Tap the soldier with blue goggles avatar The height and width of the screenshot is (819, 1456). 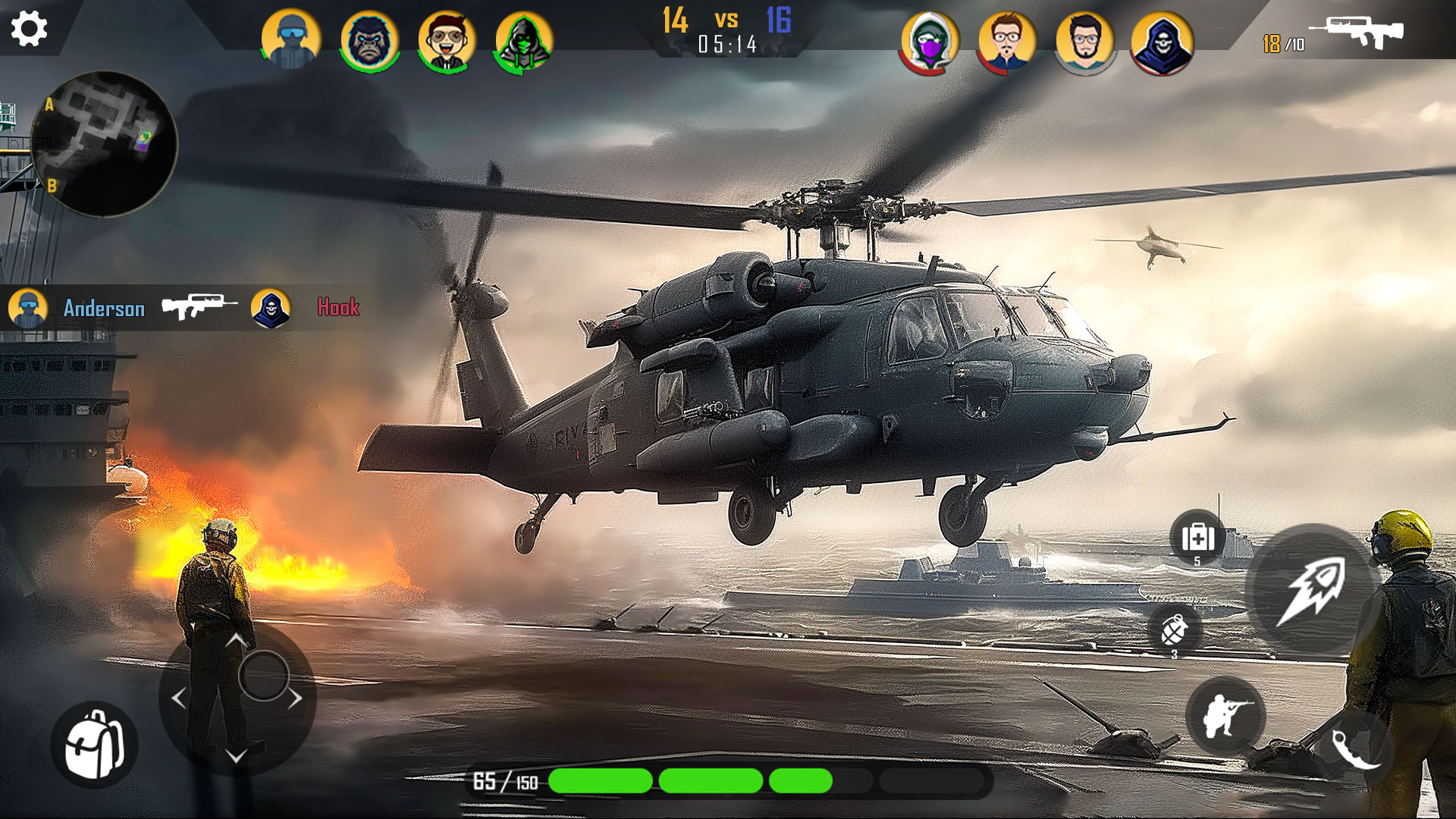290,39
